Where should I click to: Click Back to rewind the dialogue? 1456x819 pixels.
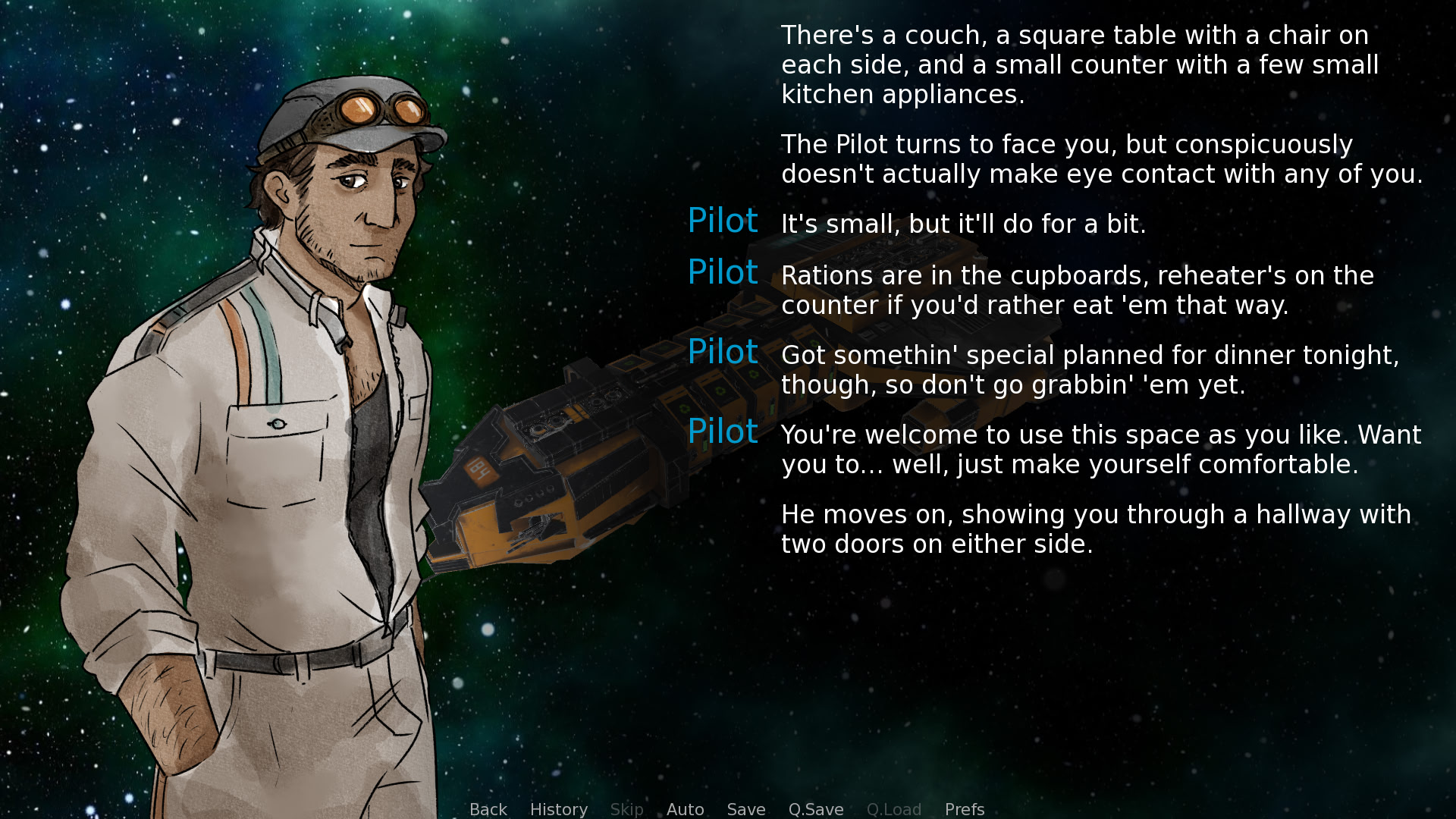[488, 809]
